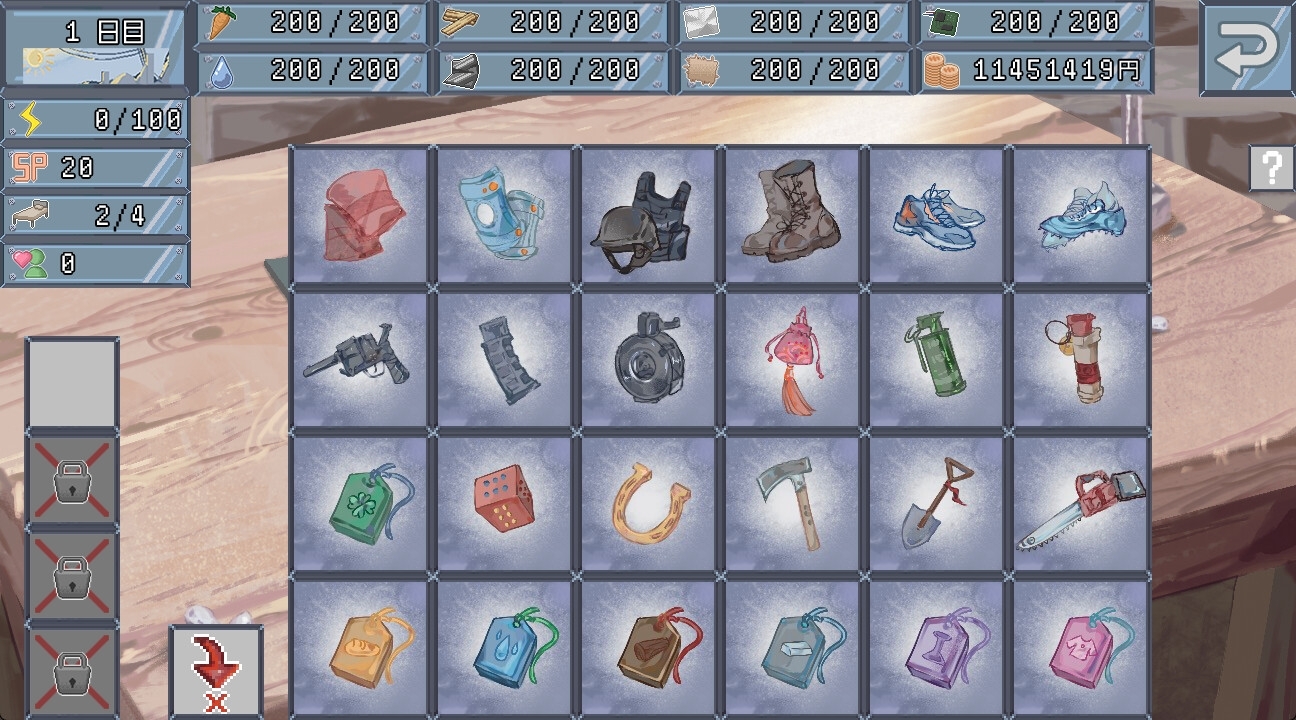Select the revolver item slot
This screenshot has height=720, width=1296.
(361, 360)
